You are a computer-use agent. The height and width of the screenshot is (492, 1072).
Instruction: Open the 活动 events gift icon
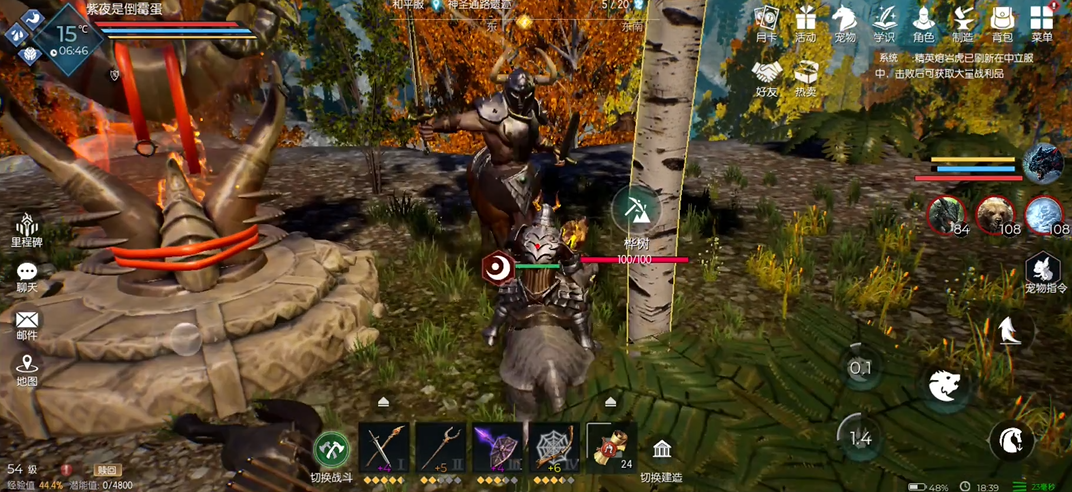coord(805,20)
